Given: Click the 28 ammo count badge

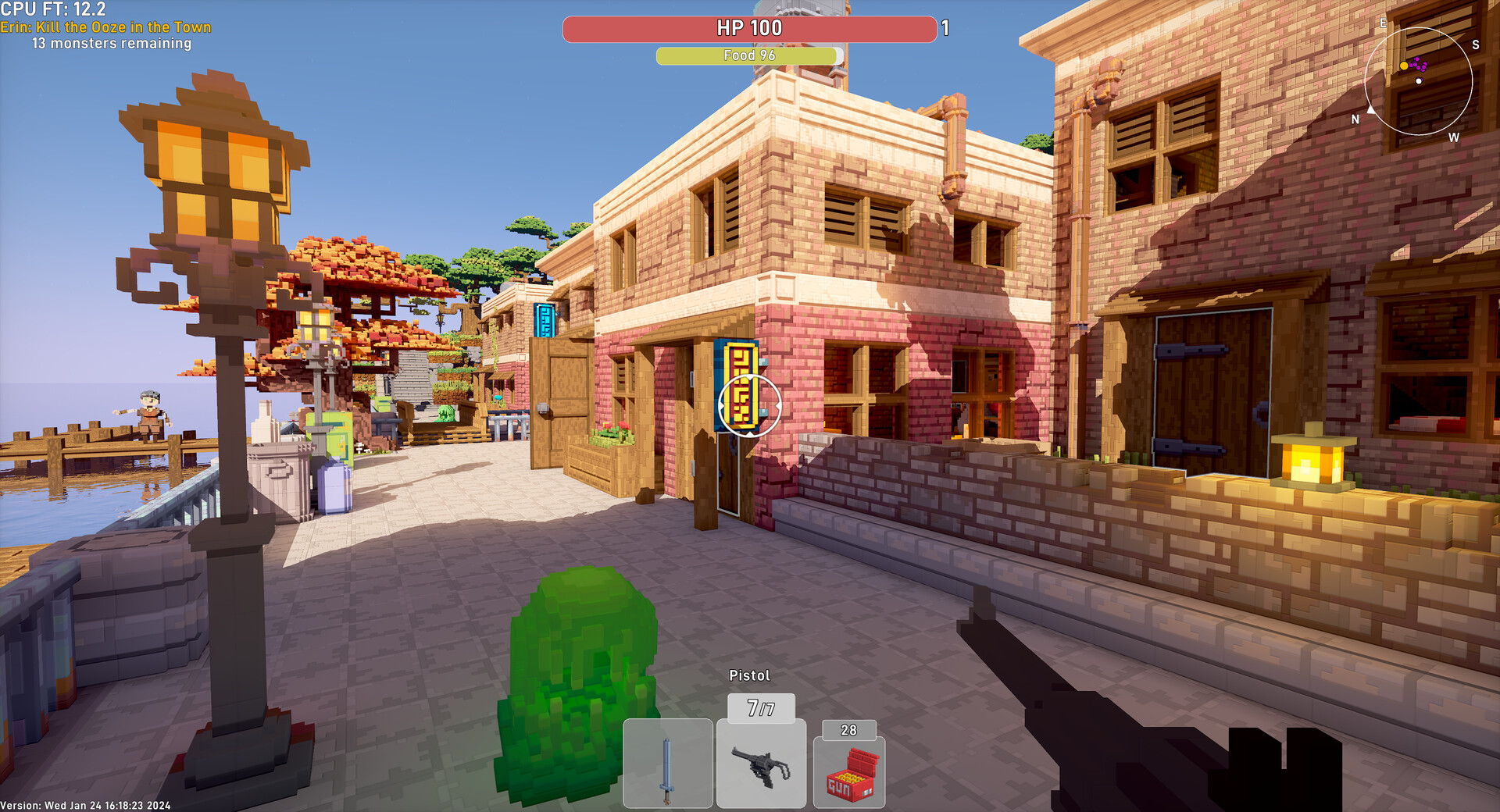Looking at the screenshot, I should click(x=848, y=730).
